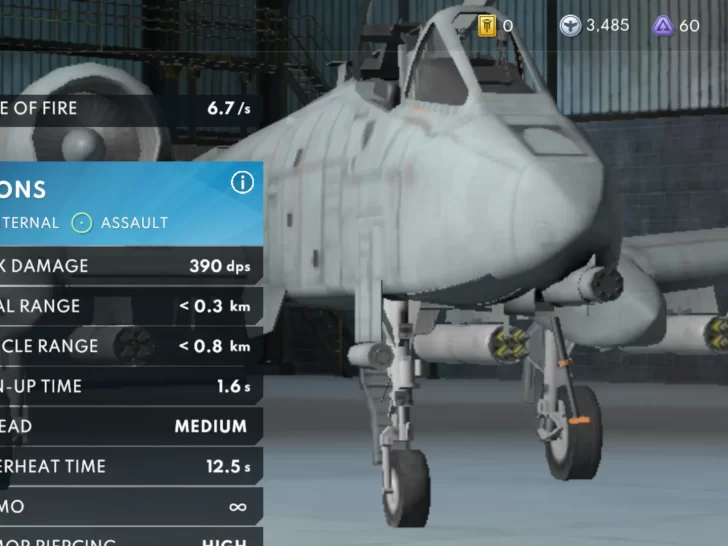Select the silver plane currency counter
The image size is (728, 546).
coord(594,25)
